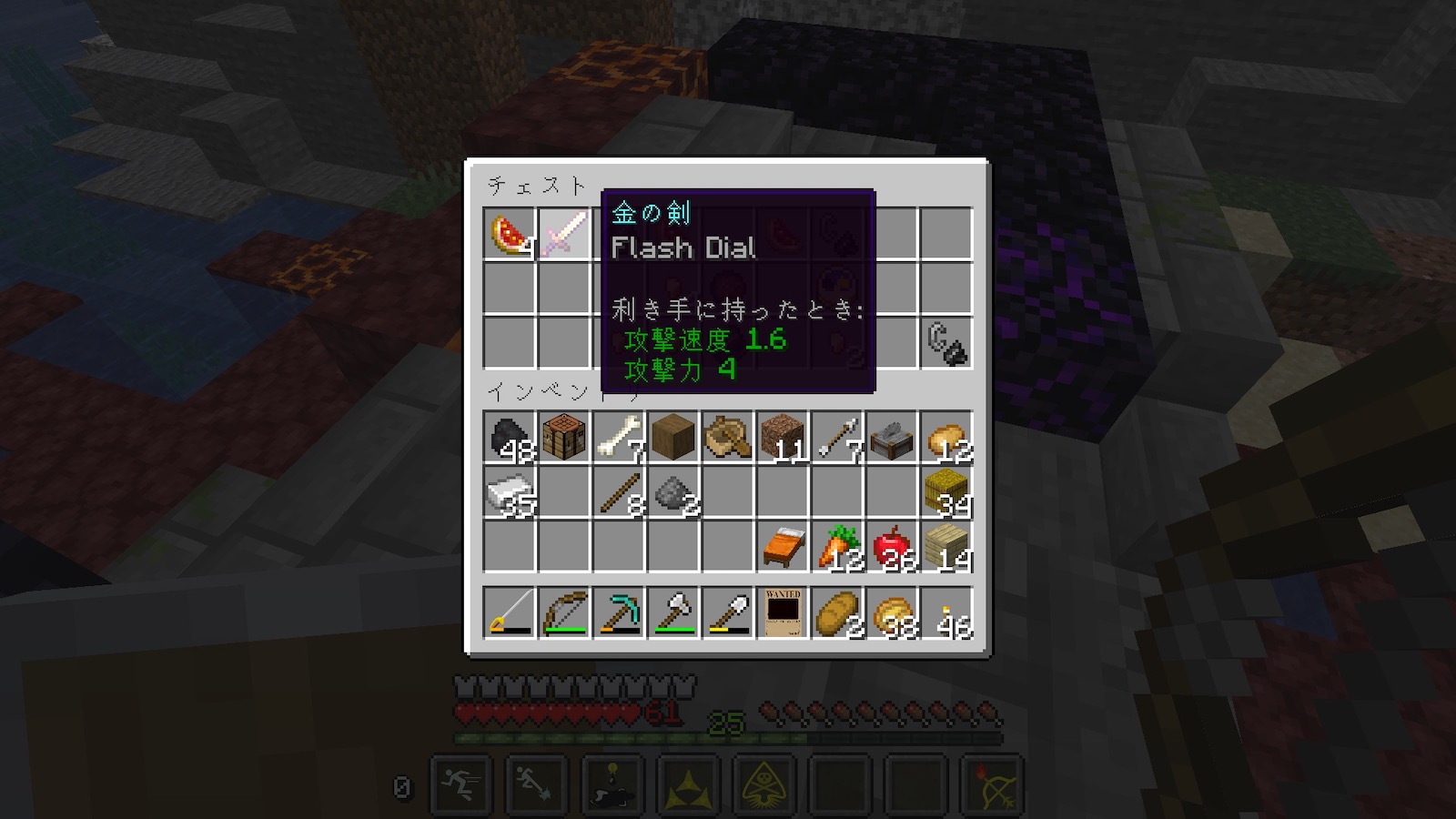
Task: Choose the bow in the hotbar
Action: pyautogui.click(x=564, y=612)
